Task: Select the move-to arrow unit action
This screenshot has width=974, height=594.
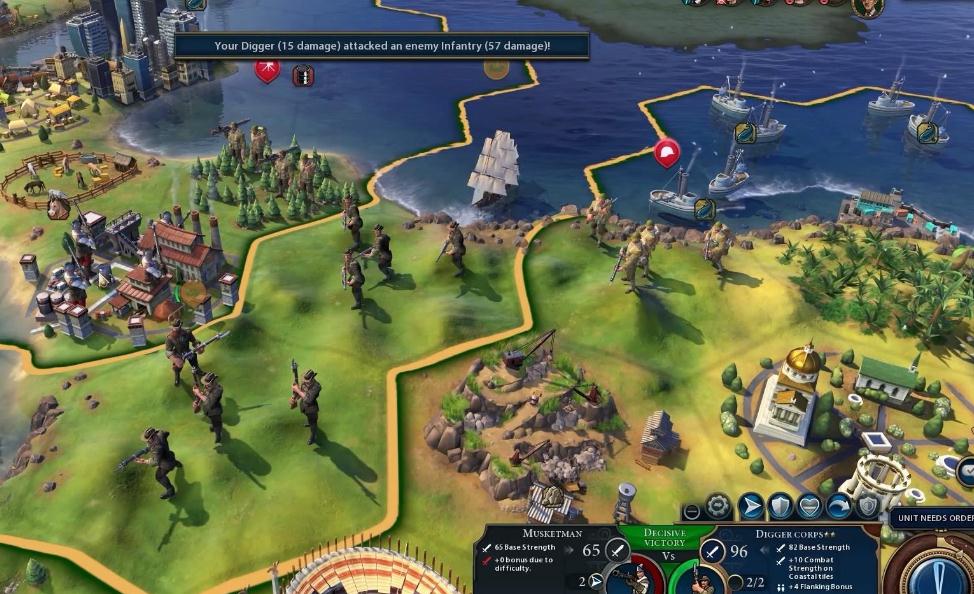Action: click(751, 507)
